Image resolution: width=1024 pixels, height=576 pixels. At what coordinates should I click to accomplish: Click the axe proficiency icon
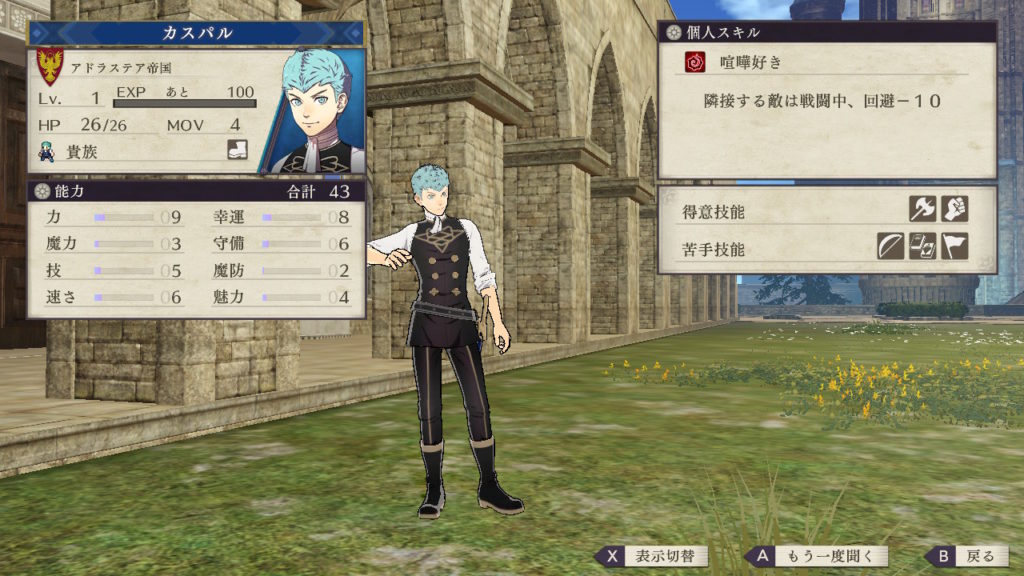922,208
